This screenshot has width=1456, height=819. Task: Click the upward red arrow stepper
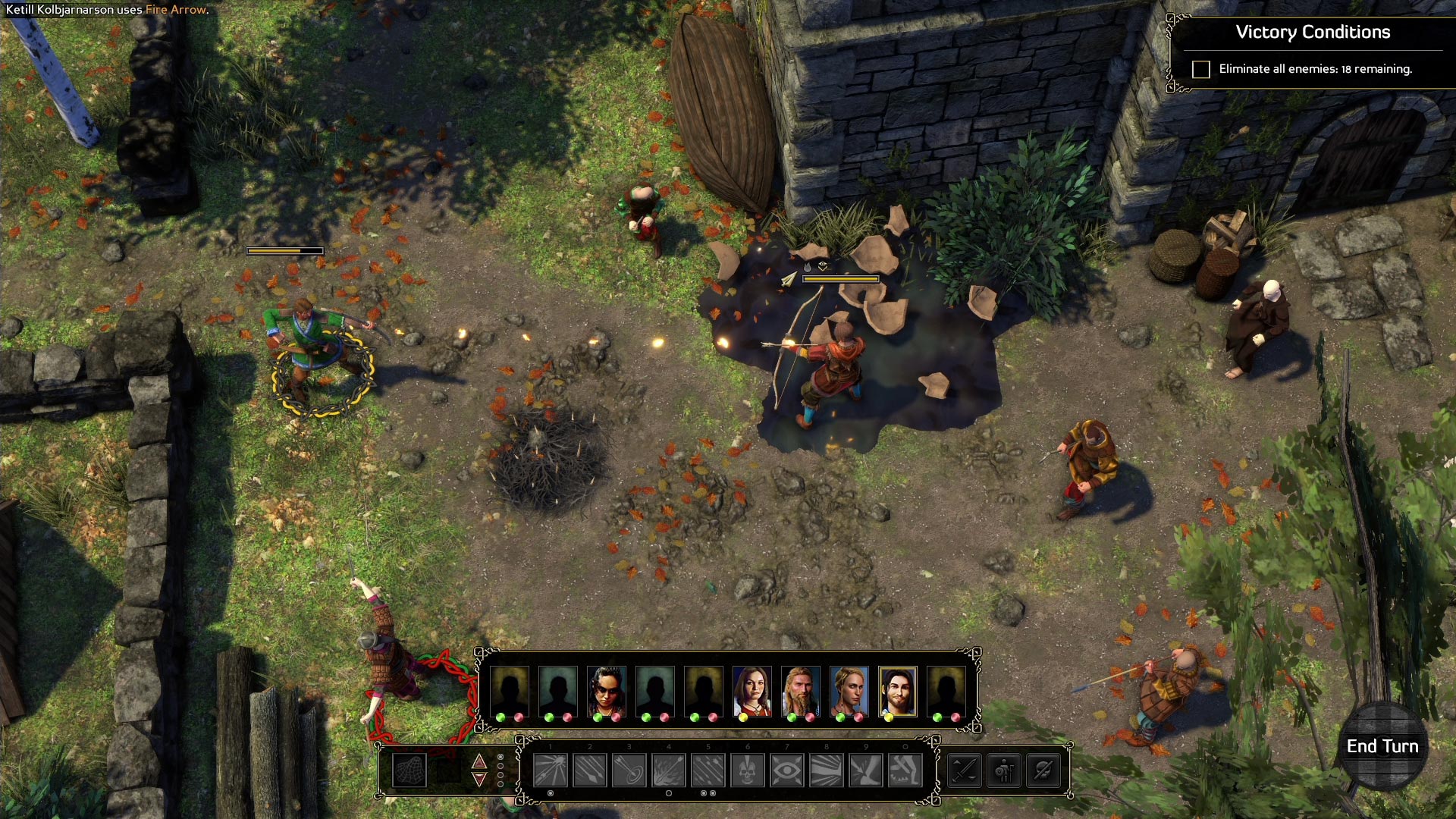pyautogui.click(x=479, y=761)
